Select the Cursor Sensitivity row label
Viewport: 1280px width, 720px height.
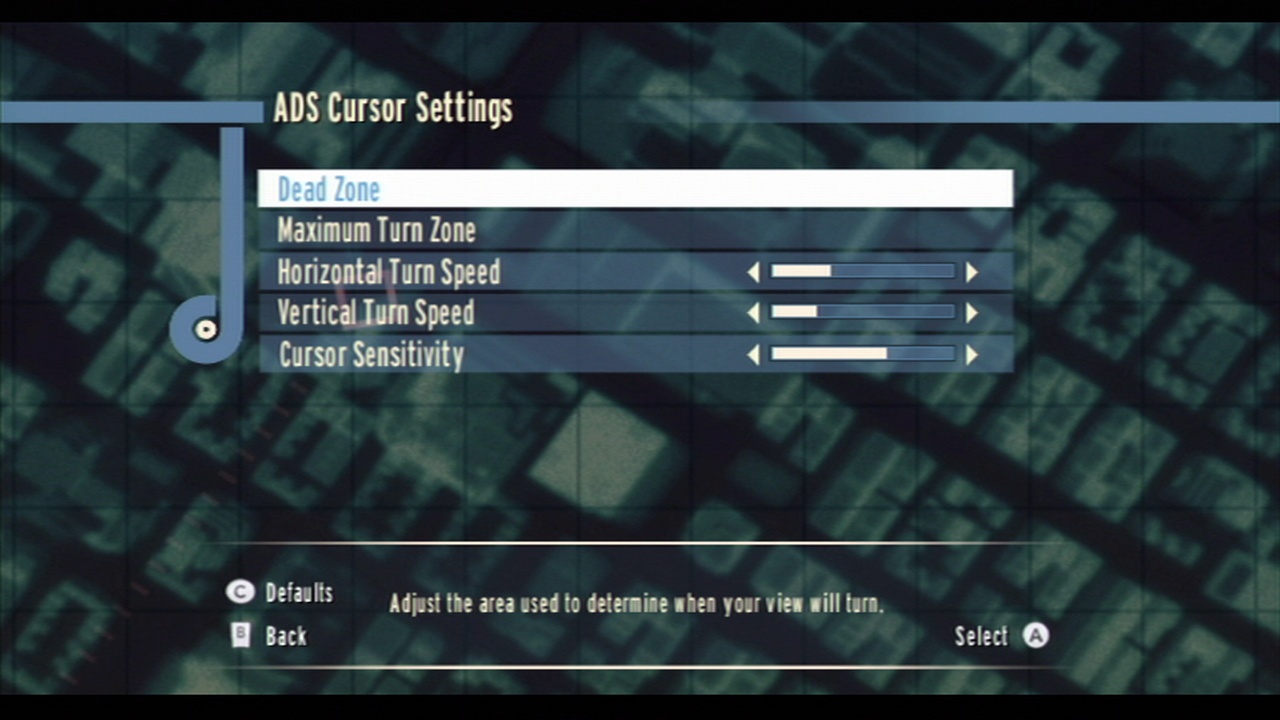pyautogui.click(x=371, y=355)
